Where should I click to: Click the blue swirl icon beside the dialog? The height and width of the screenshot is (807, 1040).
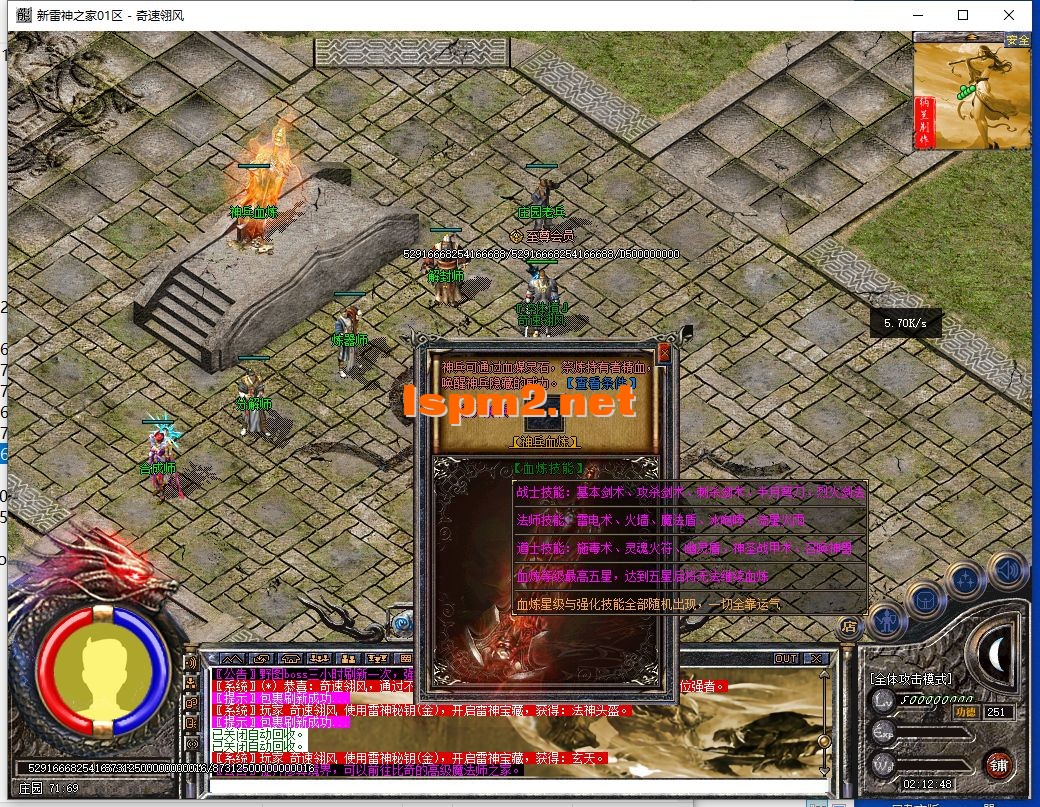[402, 623]
